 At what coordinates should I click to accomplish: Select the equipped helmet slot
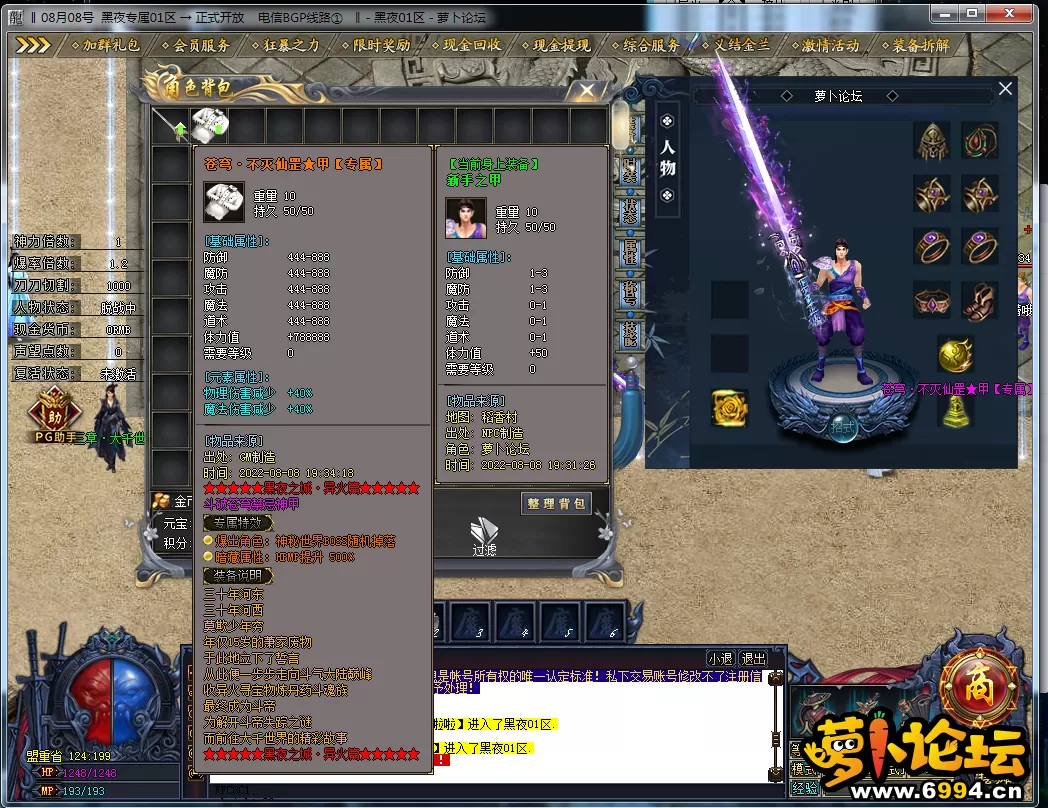pyautogui.click(x=932, y=141)
